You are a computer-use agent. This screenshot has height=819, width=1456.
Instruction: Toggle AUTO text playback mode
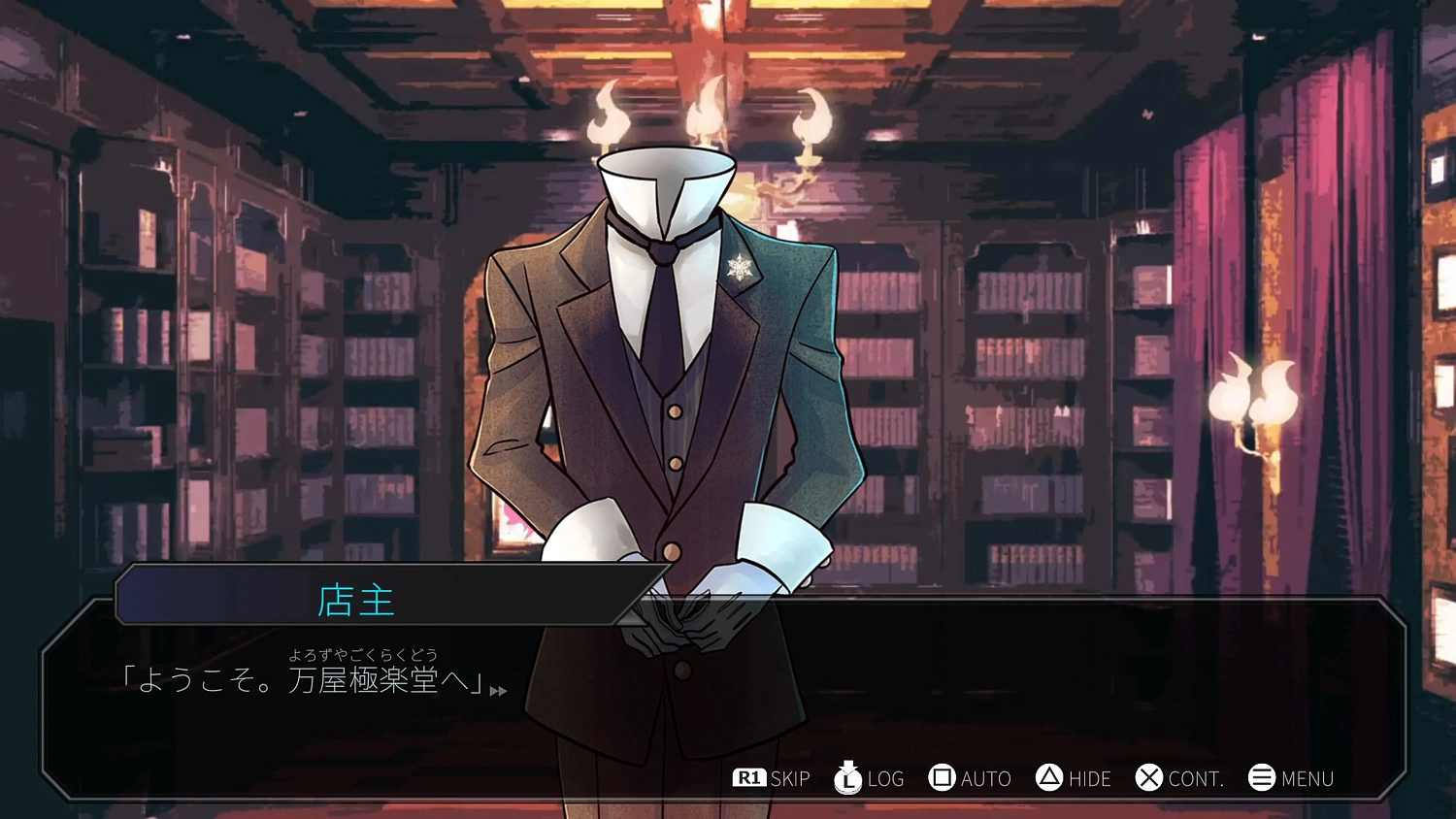(985, 778)
